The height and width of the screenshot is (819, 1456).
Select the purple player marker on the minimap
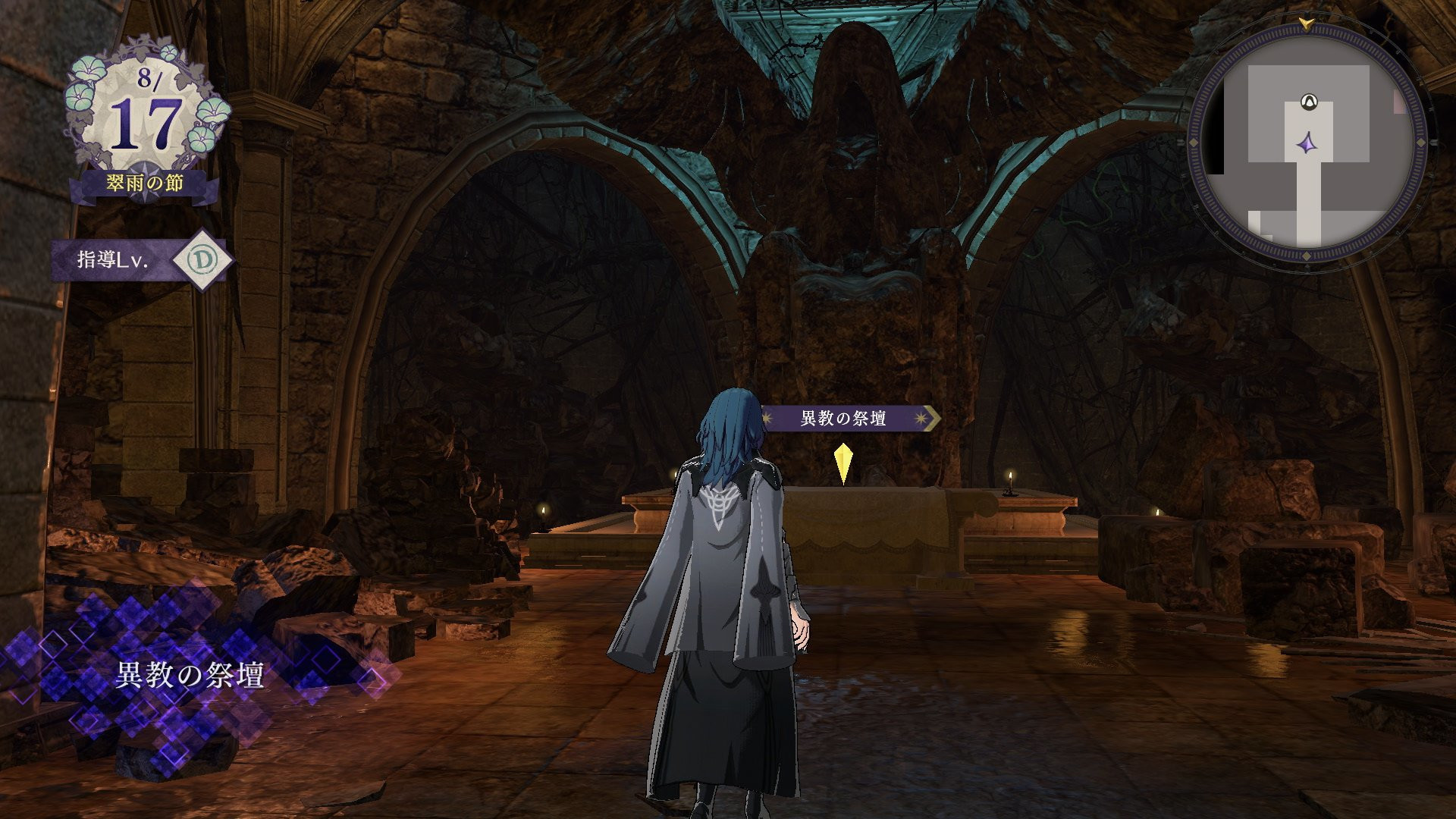click(x=1308, y=142)
